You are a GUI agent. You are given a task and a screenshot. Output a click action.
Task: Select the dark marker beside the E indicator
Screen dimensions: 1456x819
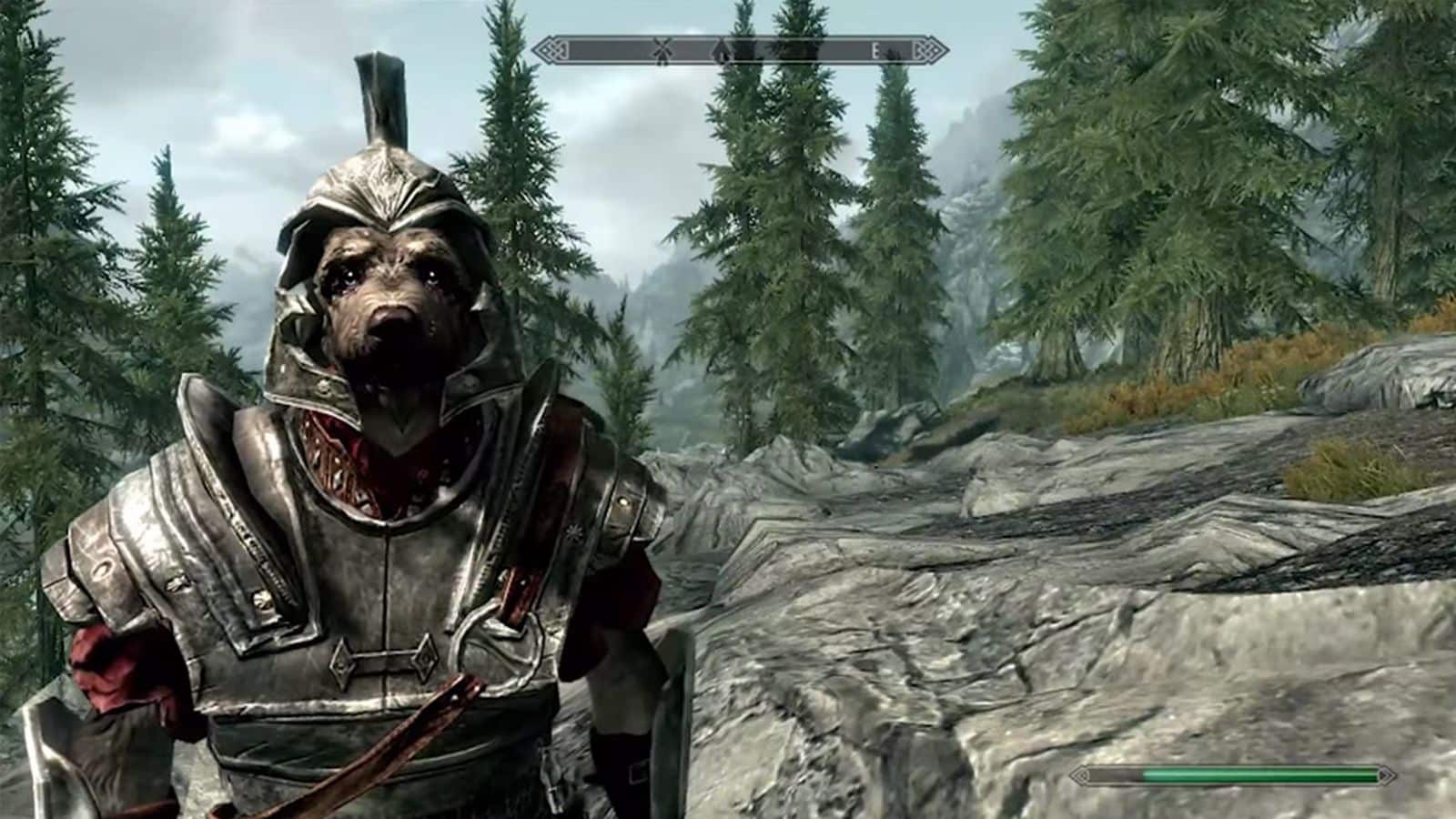893,53
